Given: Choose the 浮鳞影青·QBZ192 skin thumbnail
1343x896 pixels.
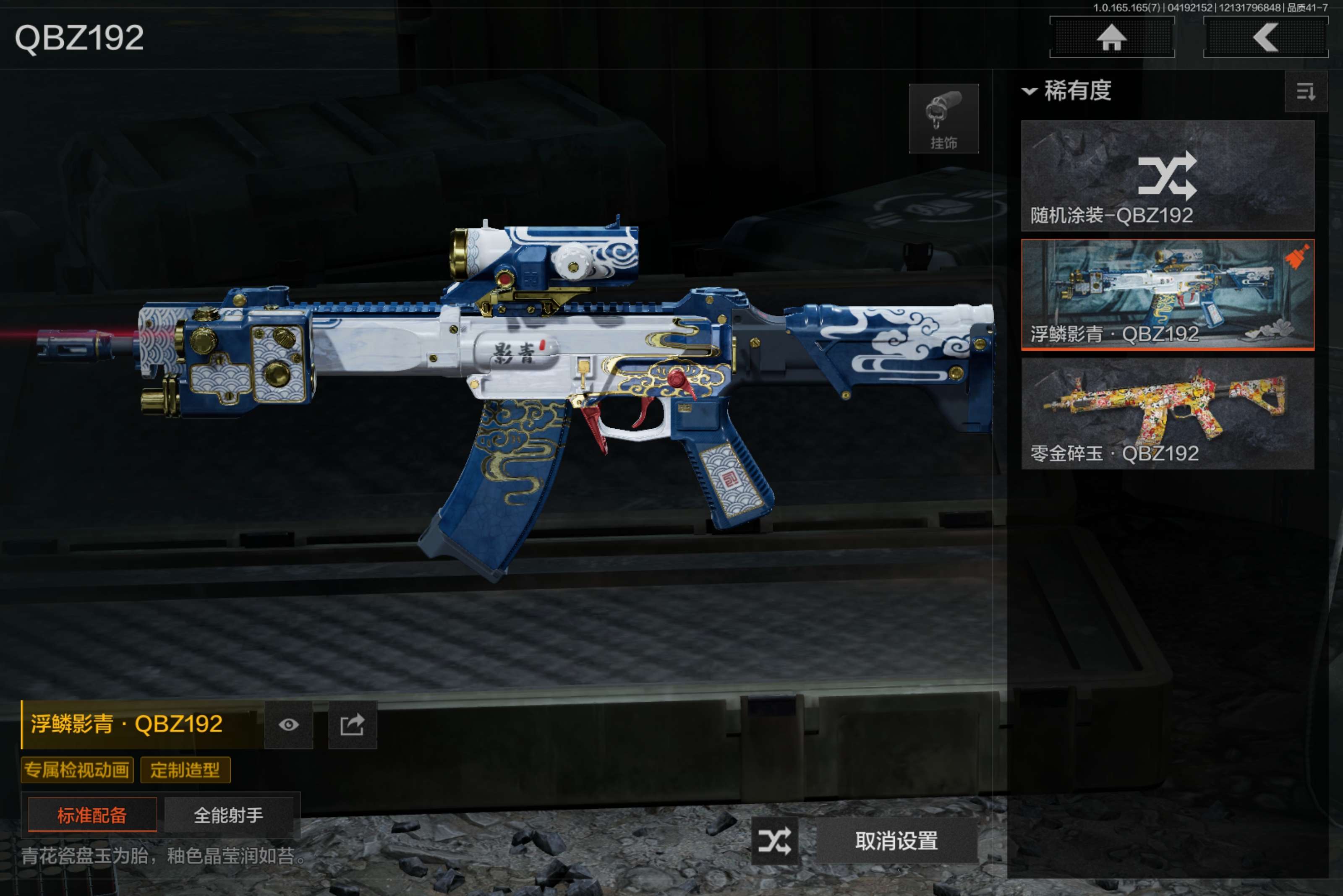Looking at the screenshot, I should (1167, 294).
